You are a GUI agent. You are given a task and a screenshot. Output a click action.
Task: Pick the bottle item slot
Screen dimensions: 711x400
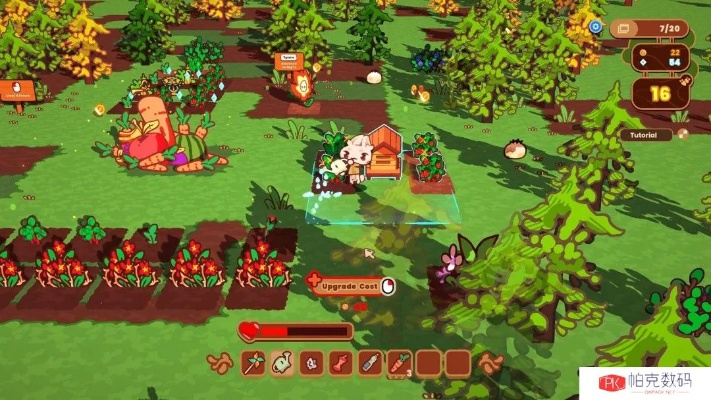point(369,362)
